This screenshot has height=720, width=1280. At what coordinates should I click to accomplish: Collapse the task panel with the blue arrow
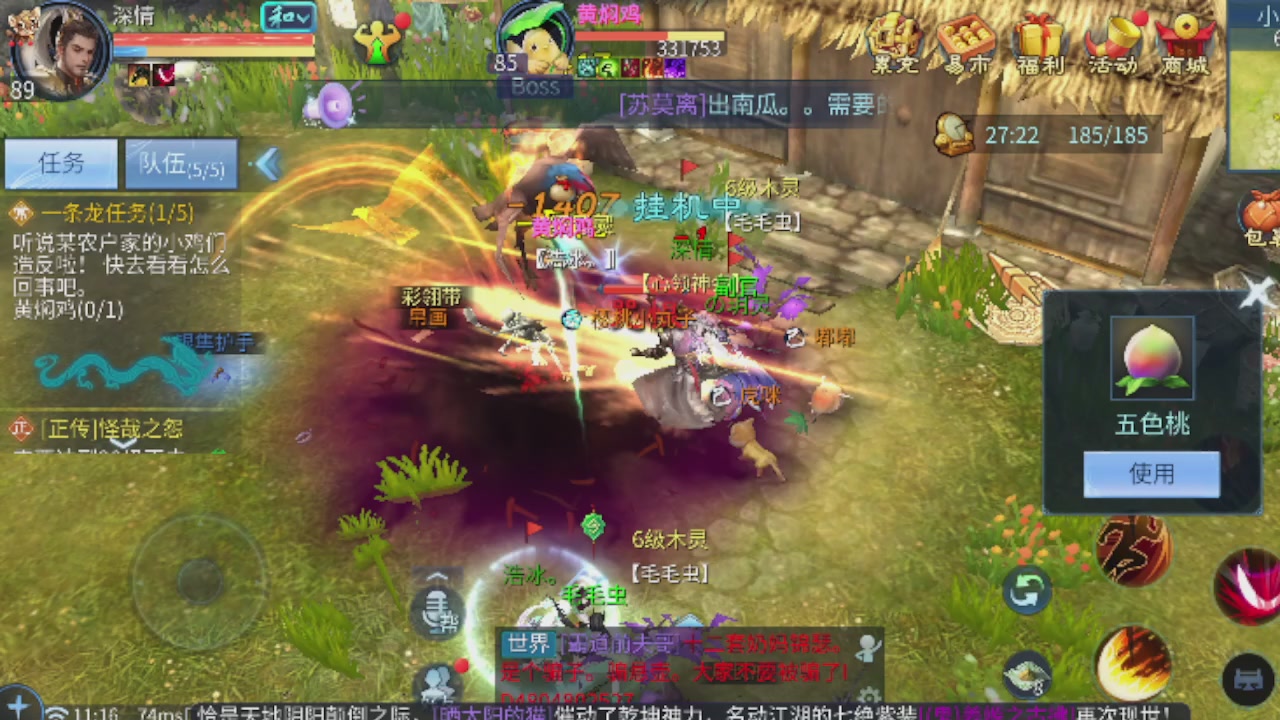[x=268, y=166]
